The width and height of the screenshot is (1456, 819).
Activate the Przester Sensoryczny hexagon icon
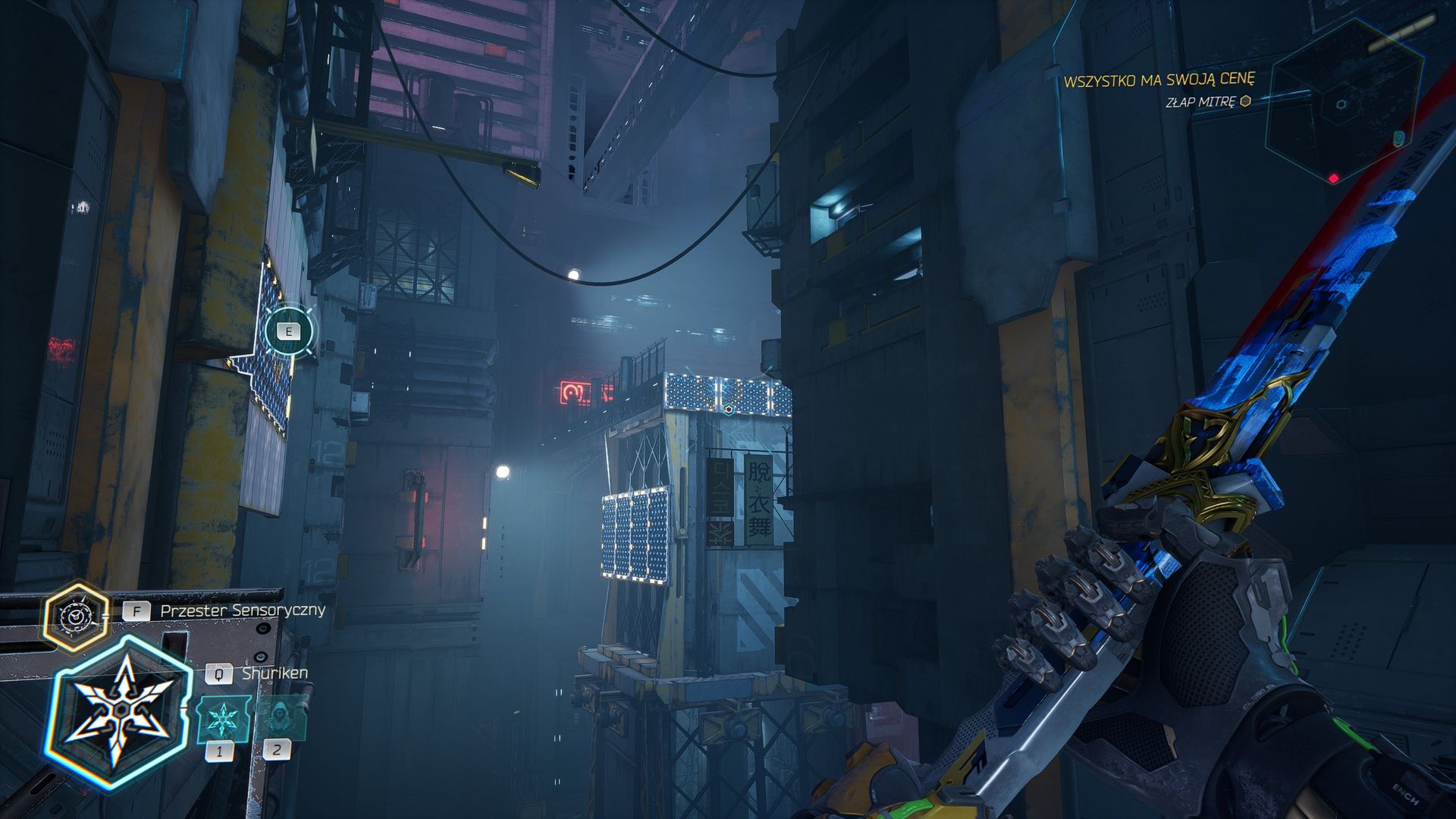click(x=75, y=617)
